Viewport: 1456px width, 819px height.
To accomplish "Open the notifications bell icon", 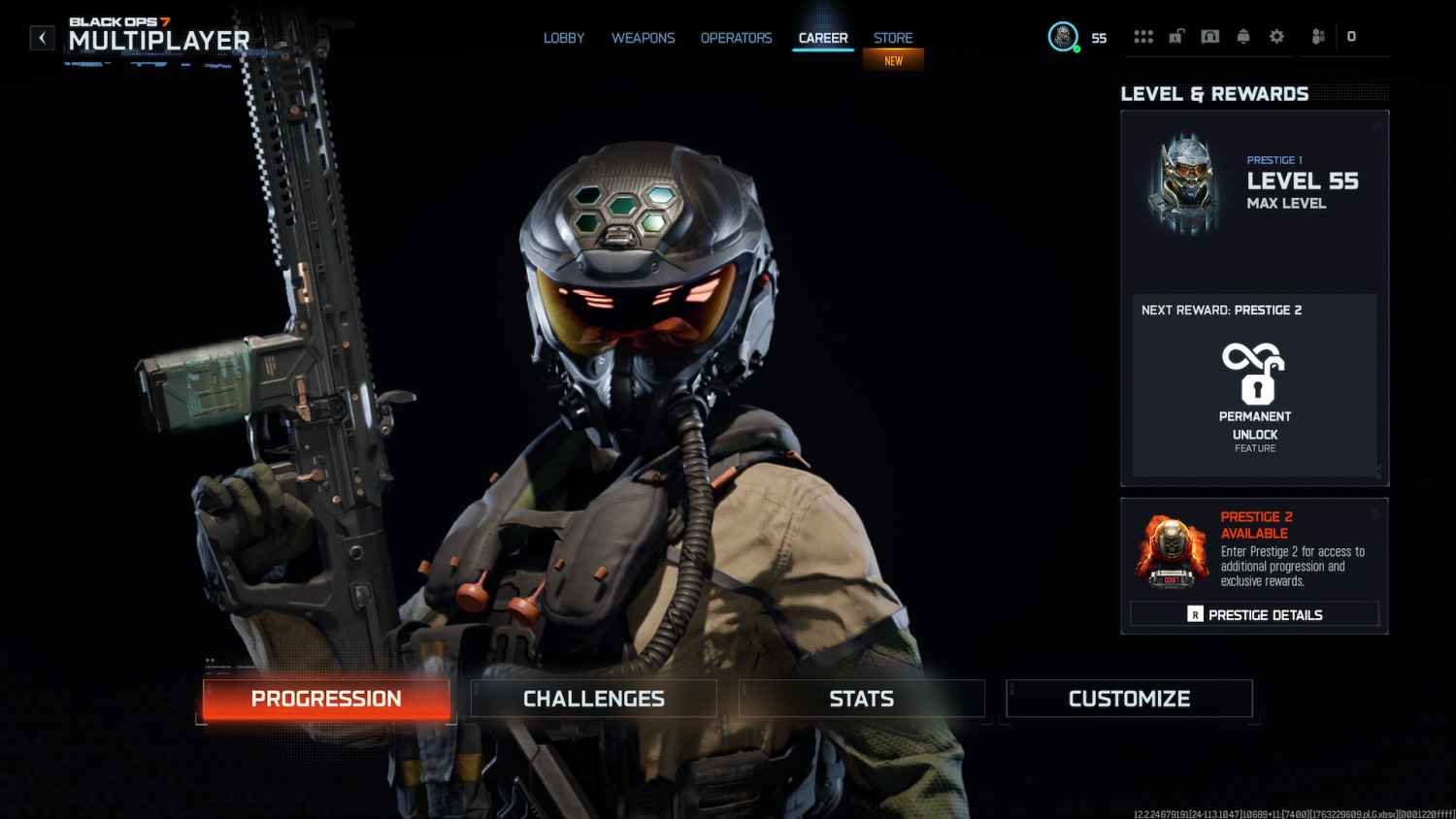I will pyautogui.click(x=1243, y=36).
